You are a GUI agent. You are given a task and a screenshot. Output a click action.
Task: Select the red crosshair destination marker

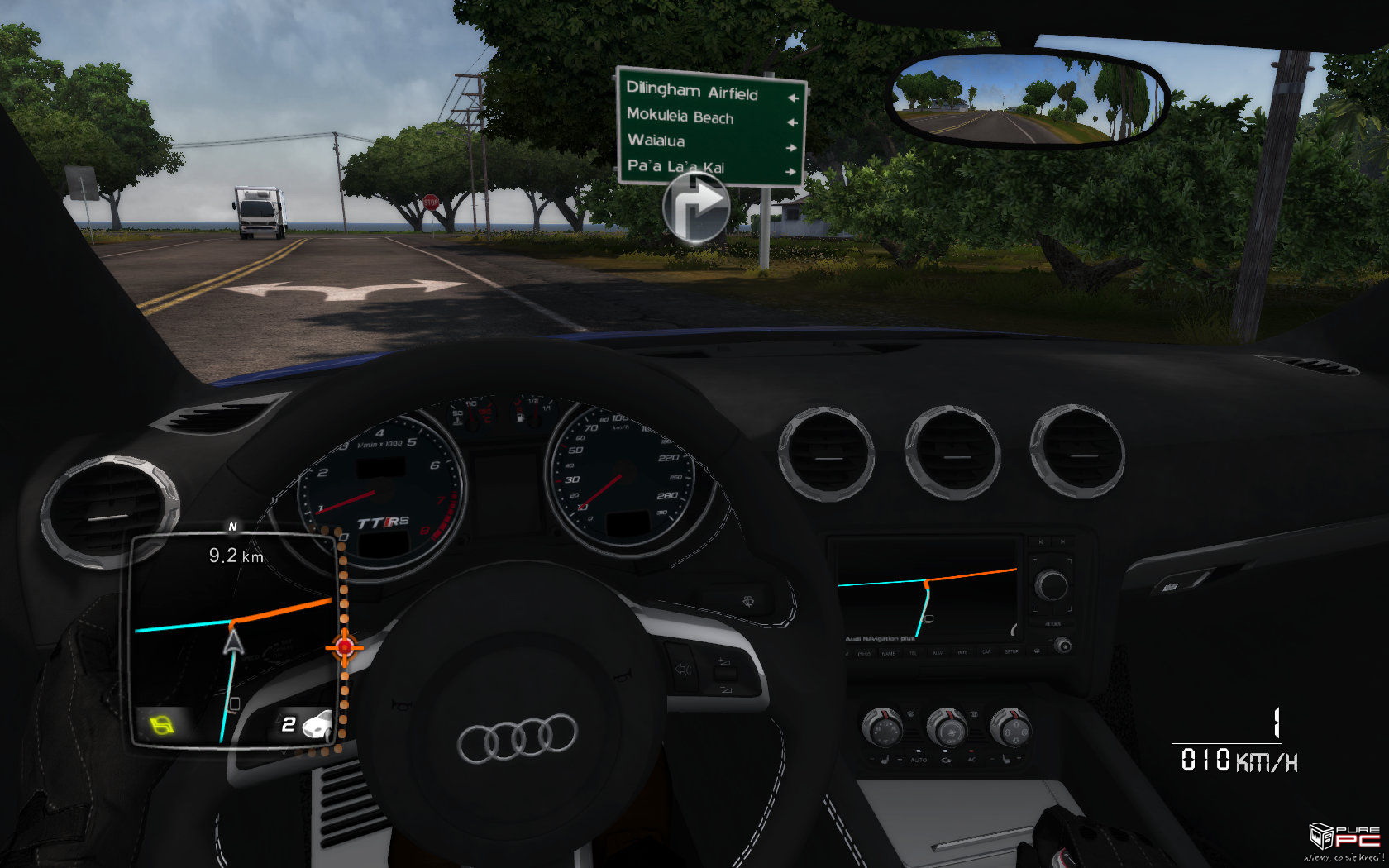(345, 646)
